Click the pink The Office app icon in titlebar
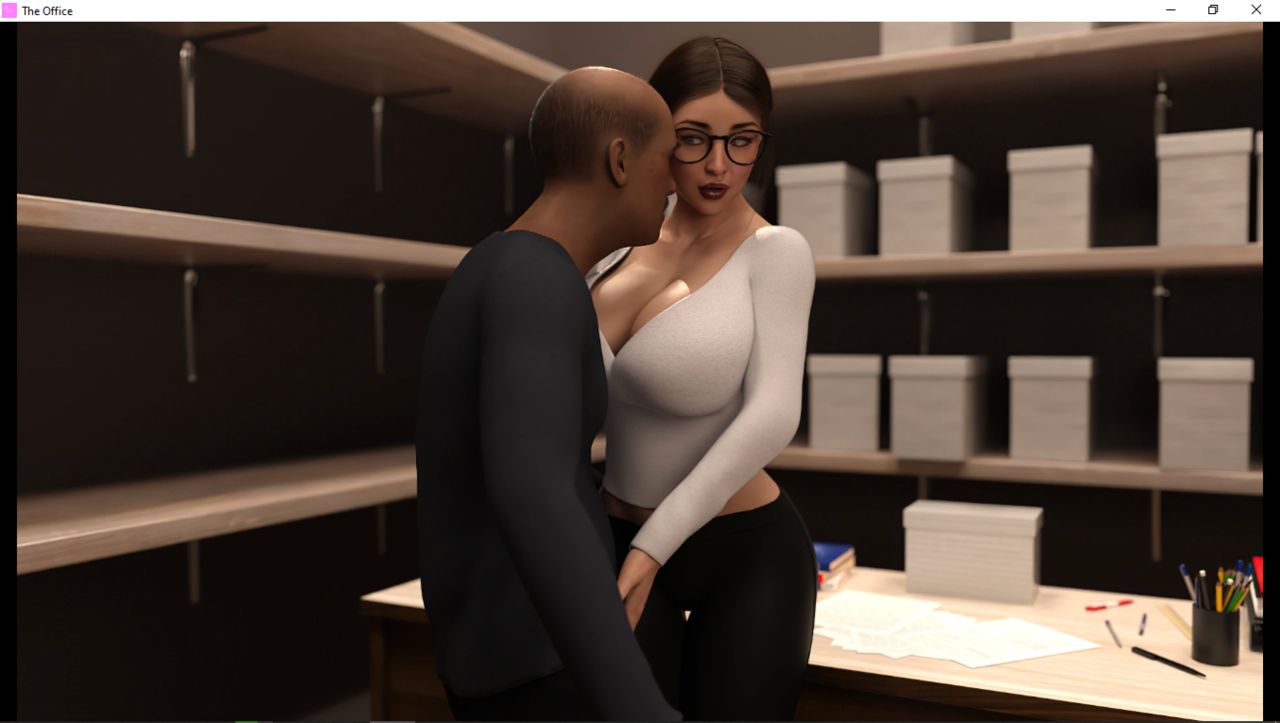The height and width of the screenshot is (723, 1280). (8, 10)
